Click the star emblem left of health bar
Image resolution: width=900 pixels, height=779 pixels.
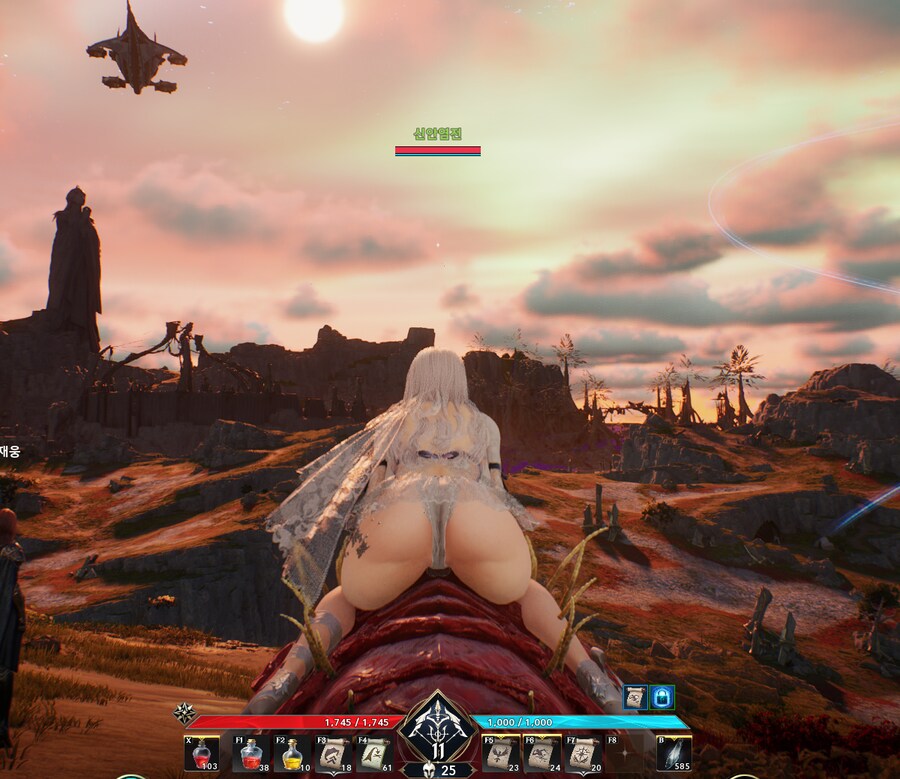click(185, 713)
